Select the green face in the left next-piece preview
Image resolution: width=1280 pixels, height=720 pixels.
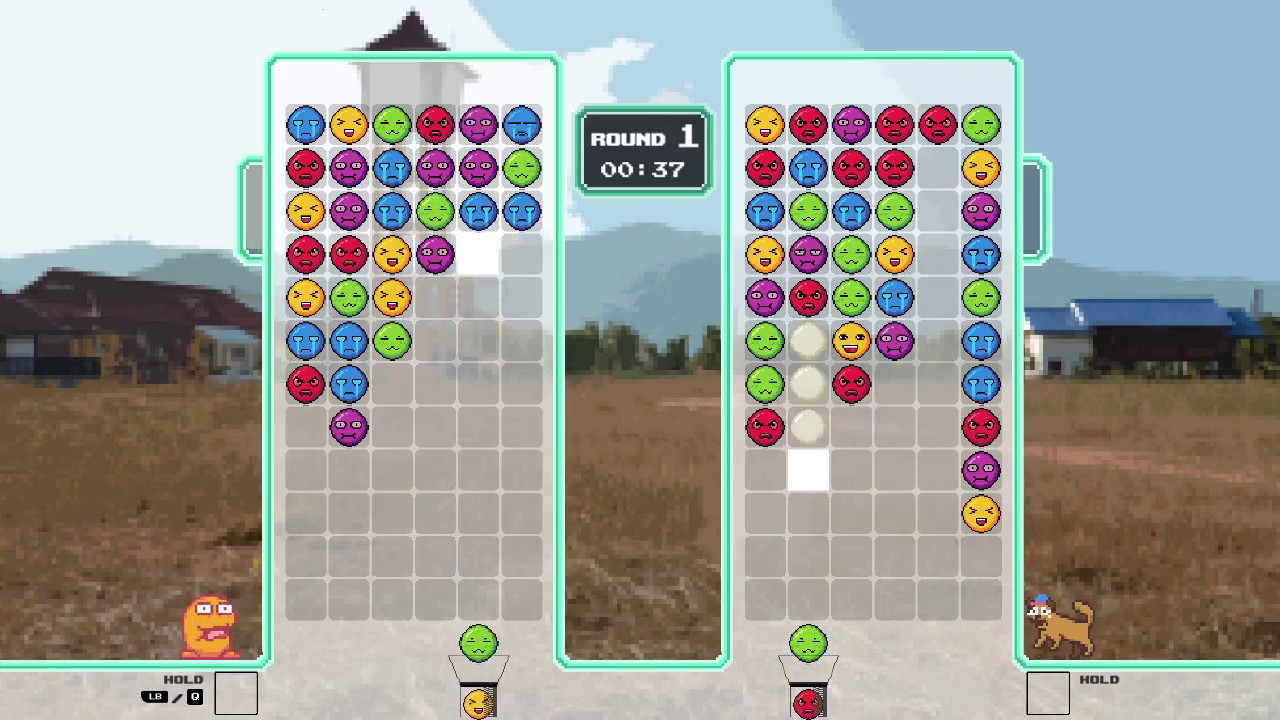coord(478,643)
